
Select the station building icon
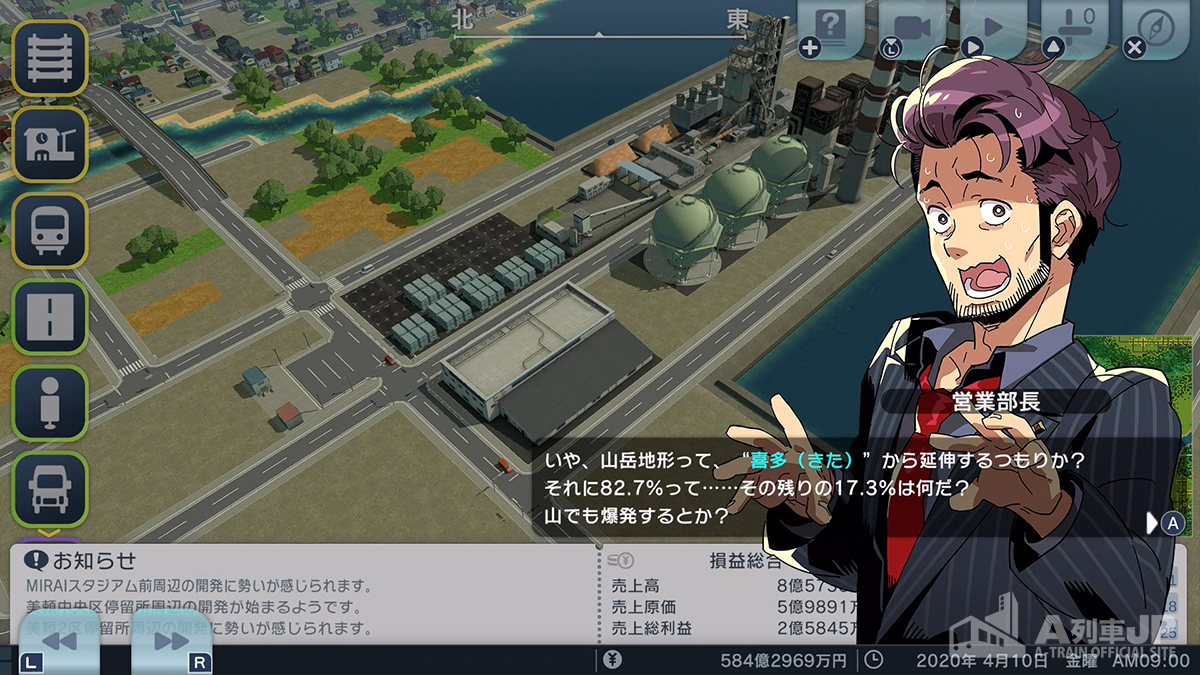point(49,145)
